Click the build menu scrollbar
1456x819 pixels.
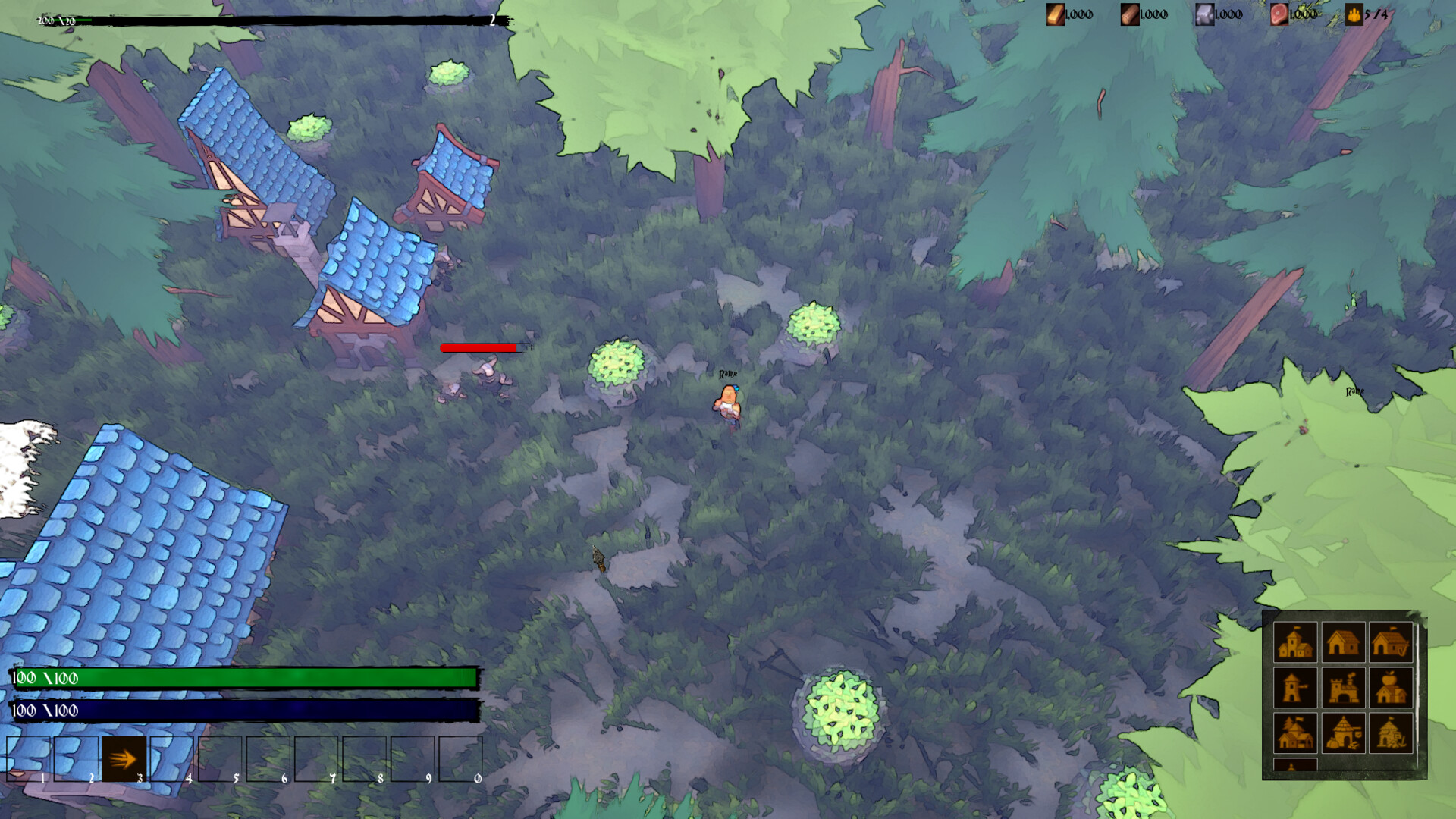click(x=1418, y=686)
